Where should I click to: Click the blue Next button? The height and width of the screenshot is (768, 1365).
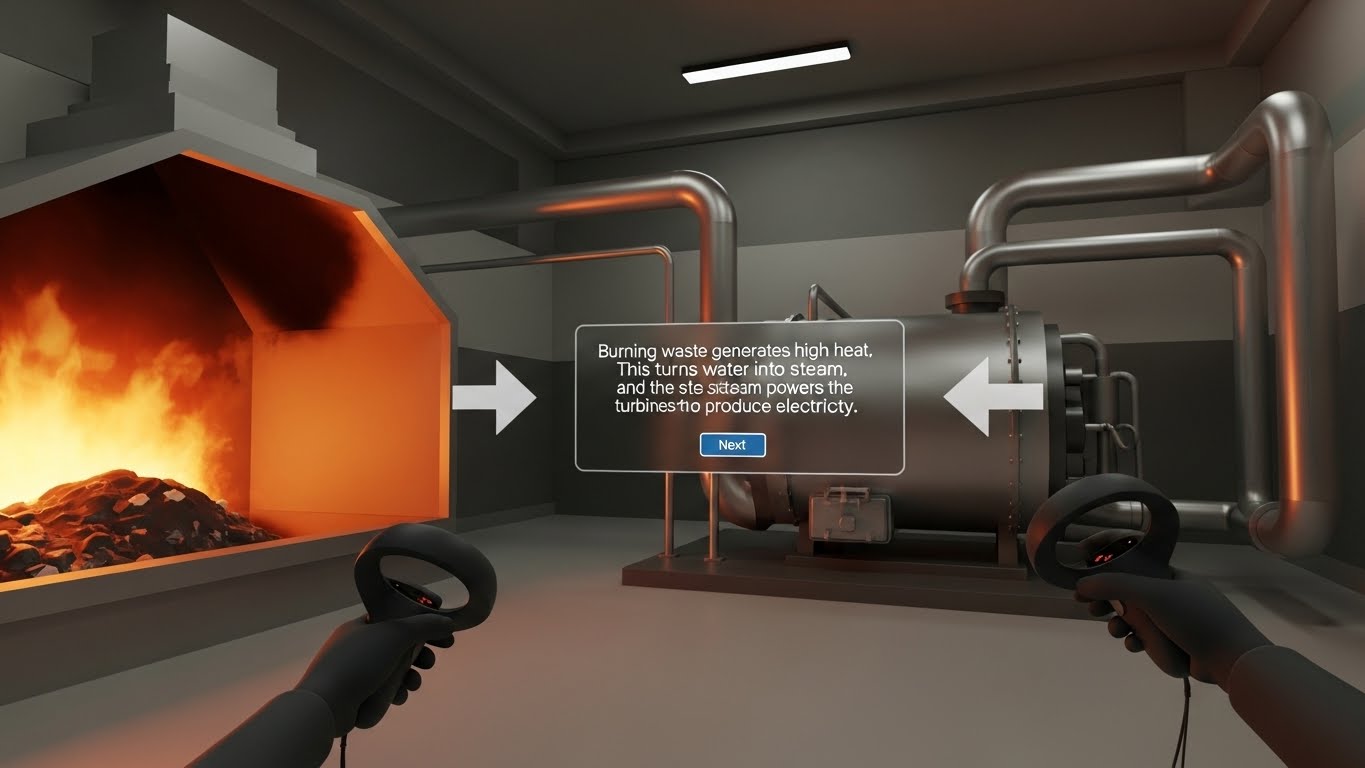click(x=732, y=445)
